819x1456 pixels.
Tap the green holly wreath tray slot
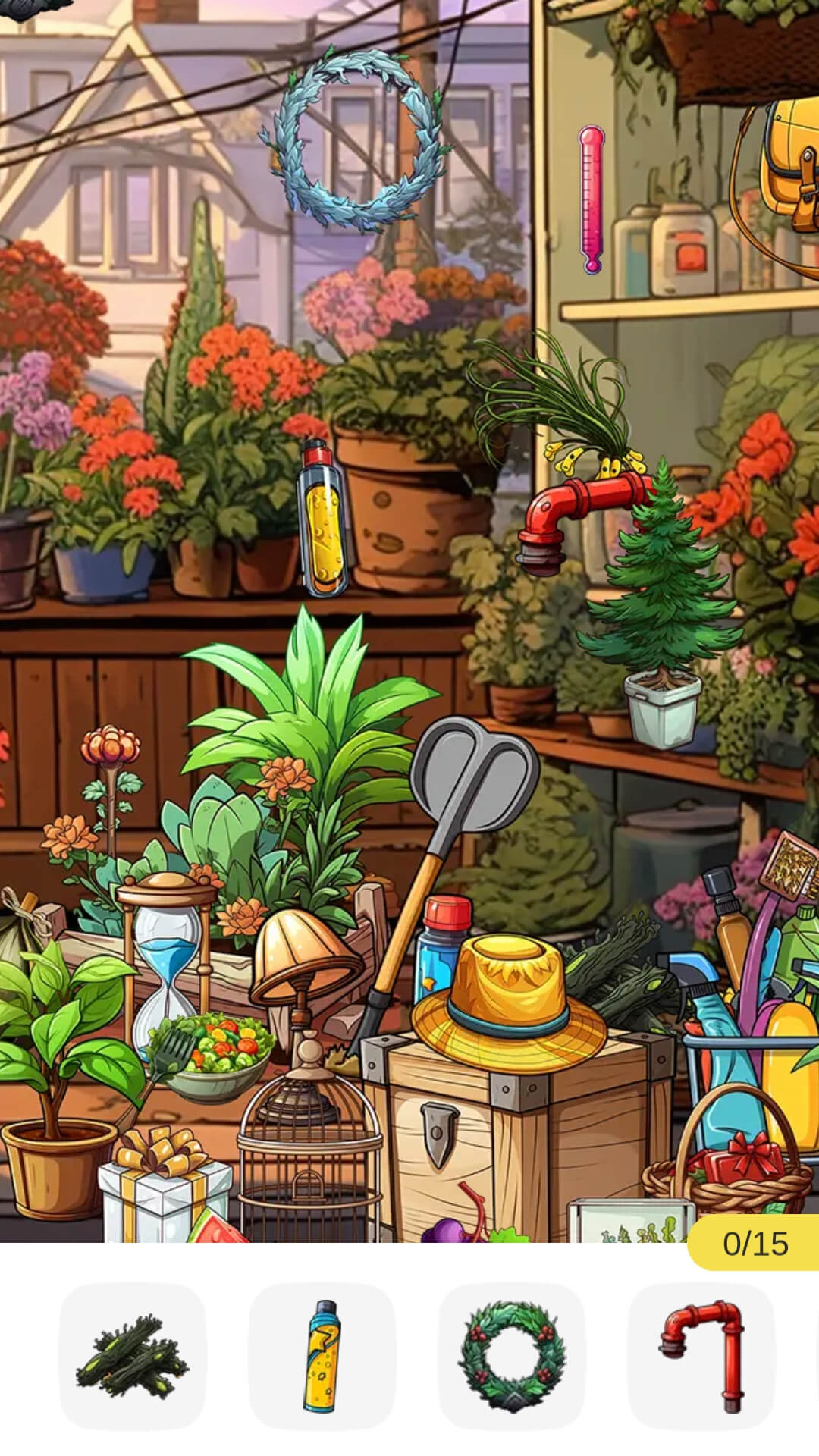click(512, 1357)
